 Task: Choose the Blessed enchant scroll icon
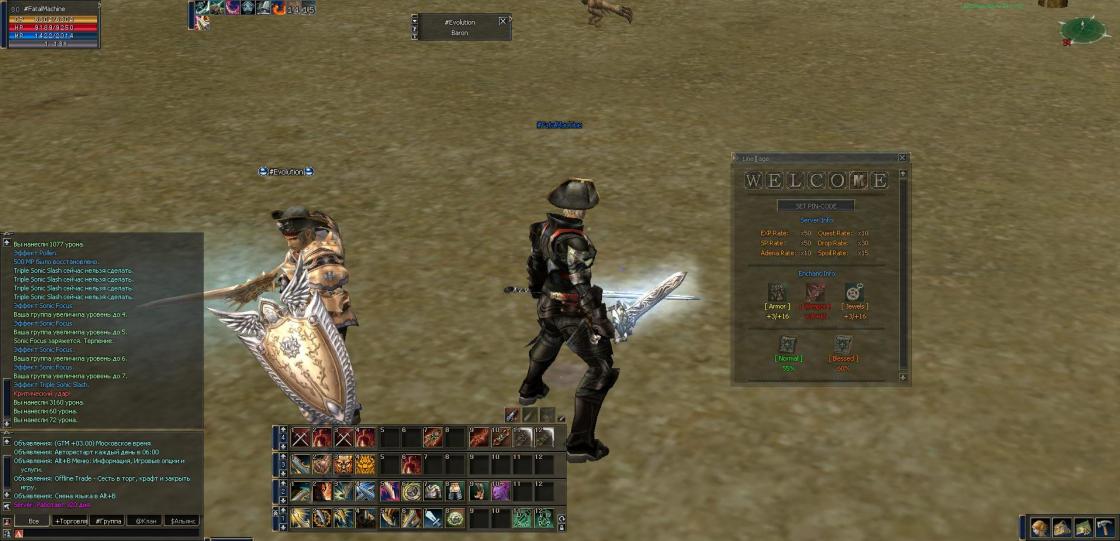(x=842, y=343)
